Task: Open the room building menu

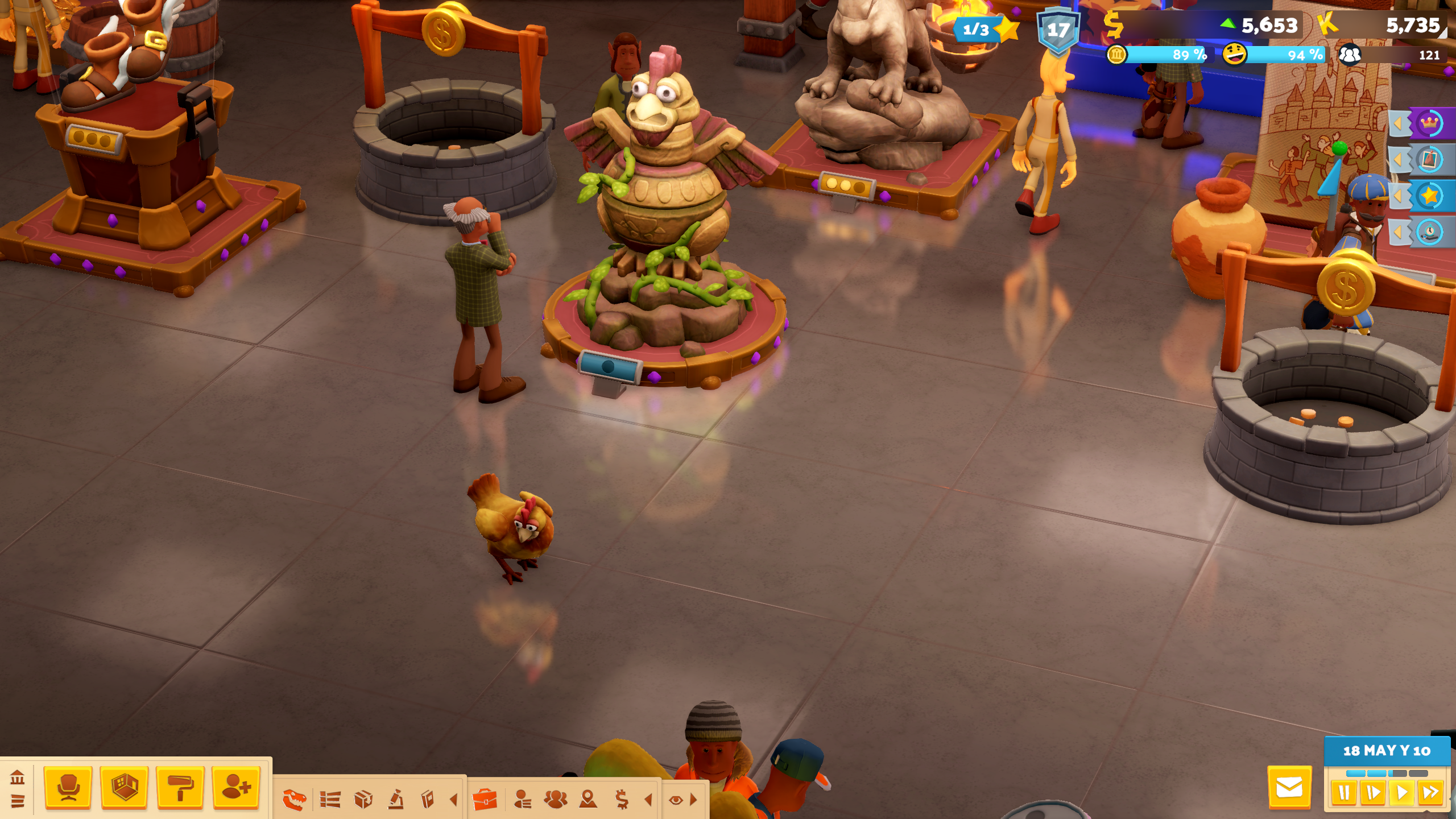Action: coord(124,788)
